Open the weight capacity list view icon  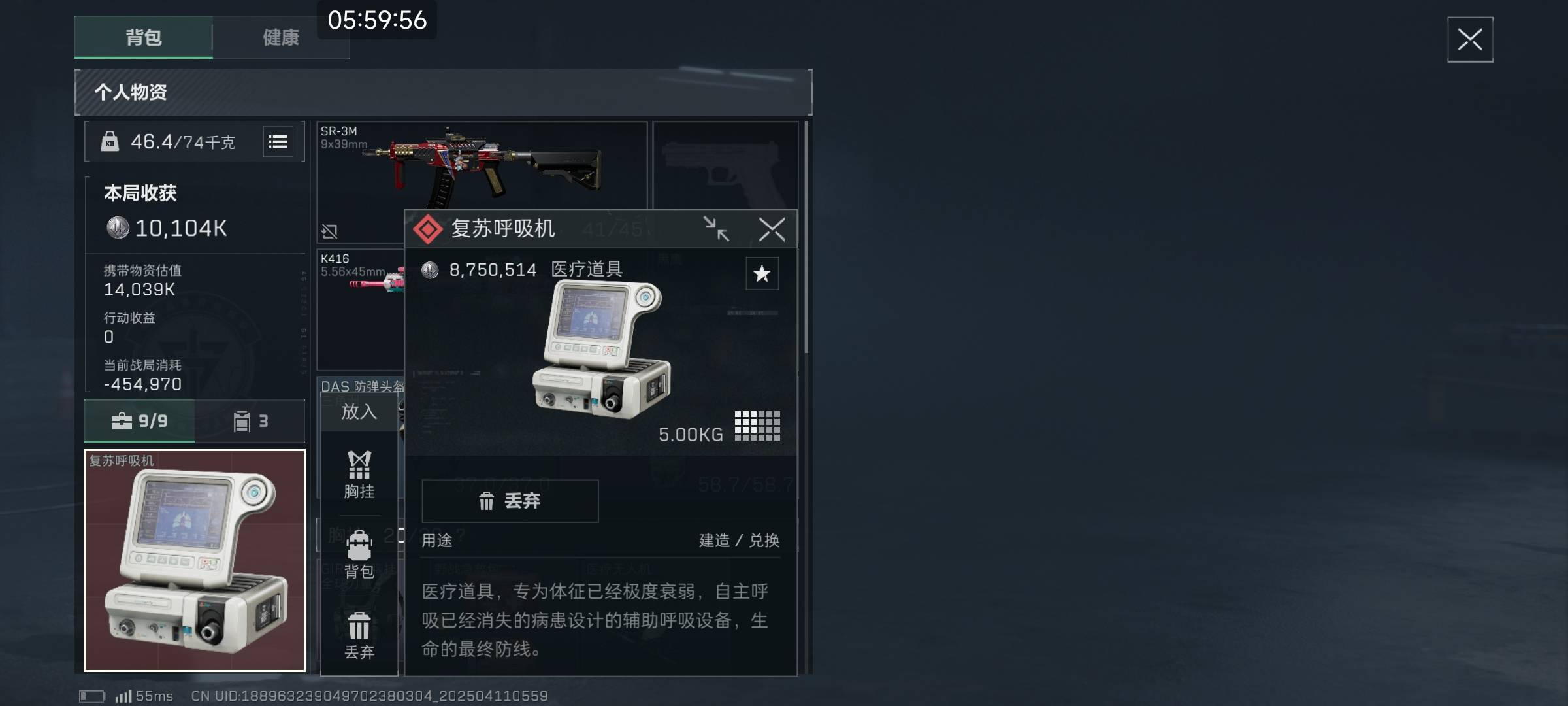[278, 142]
